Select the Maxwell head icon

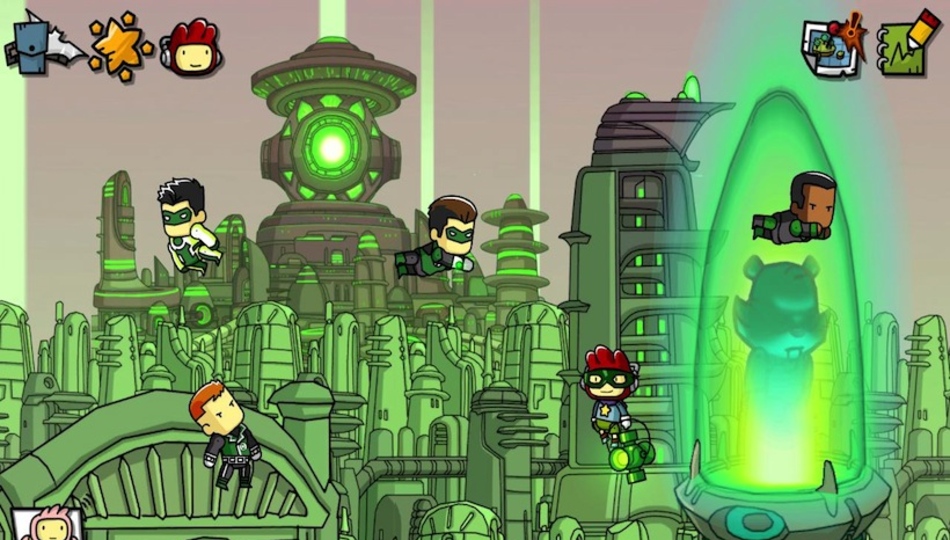click(x=194, y=47)
